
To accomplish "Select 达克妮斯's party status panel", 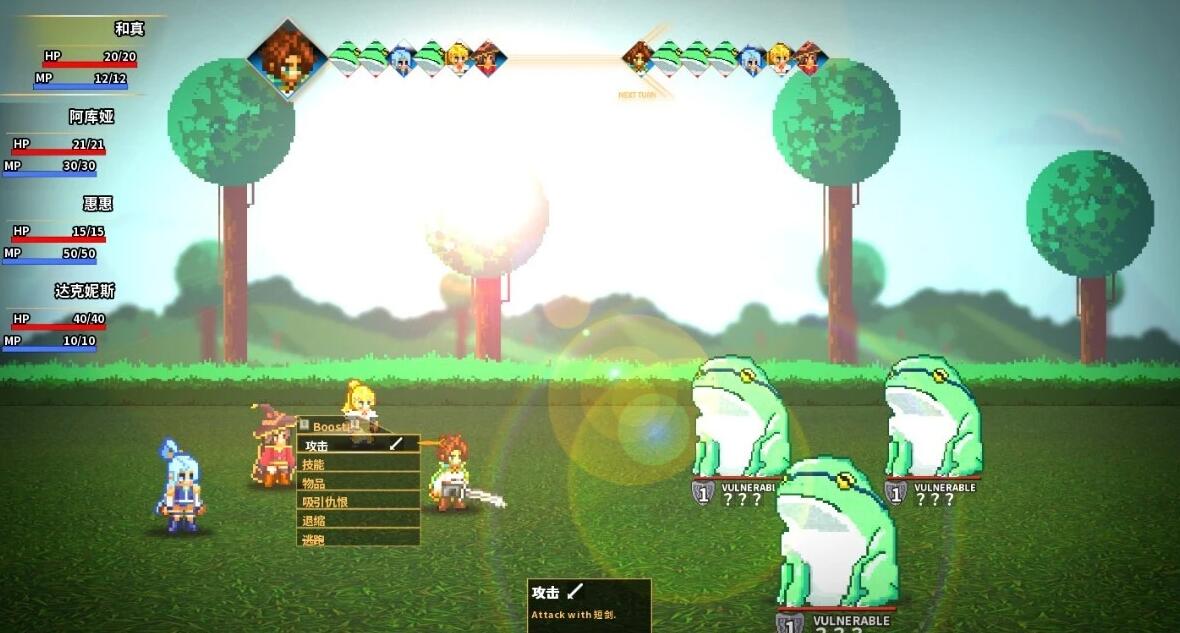I will coord(60,317).
